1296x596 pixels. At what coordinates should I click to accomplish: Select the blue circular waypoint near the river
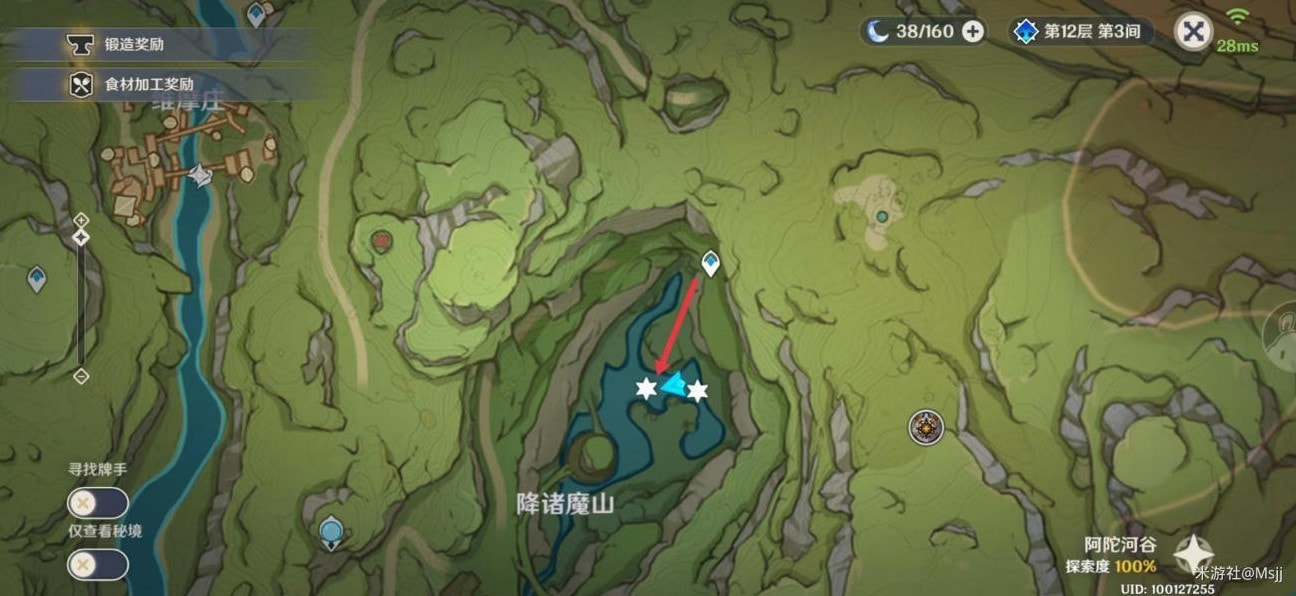pyautogui.click(x=331, y=531)
